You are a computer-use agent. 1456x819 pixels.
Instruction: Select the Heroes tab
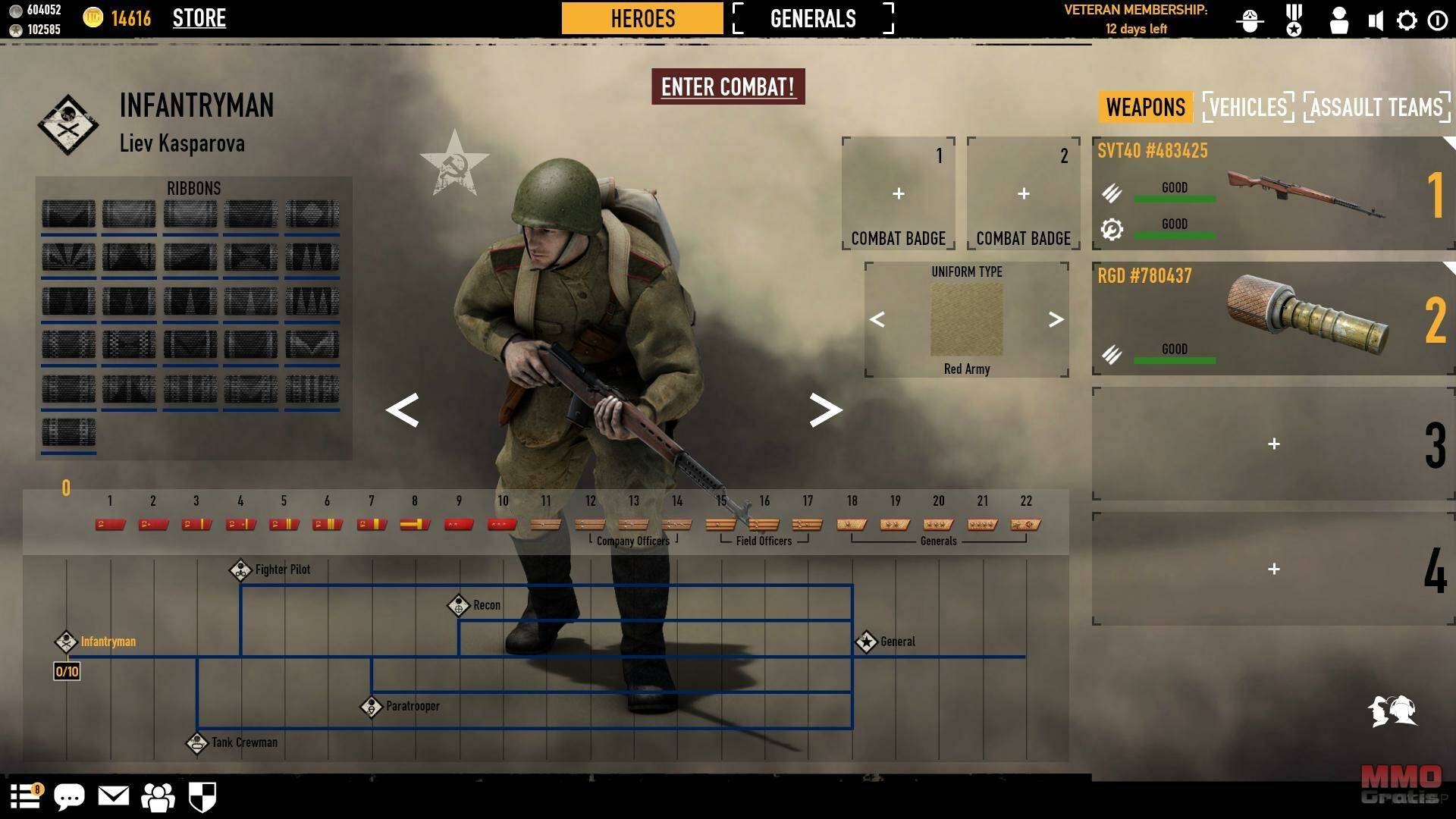point(642,18)
